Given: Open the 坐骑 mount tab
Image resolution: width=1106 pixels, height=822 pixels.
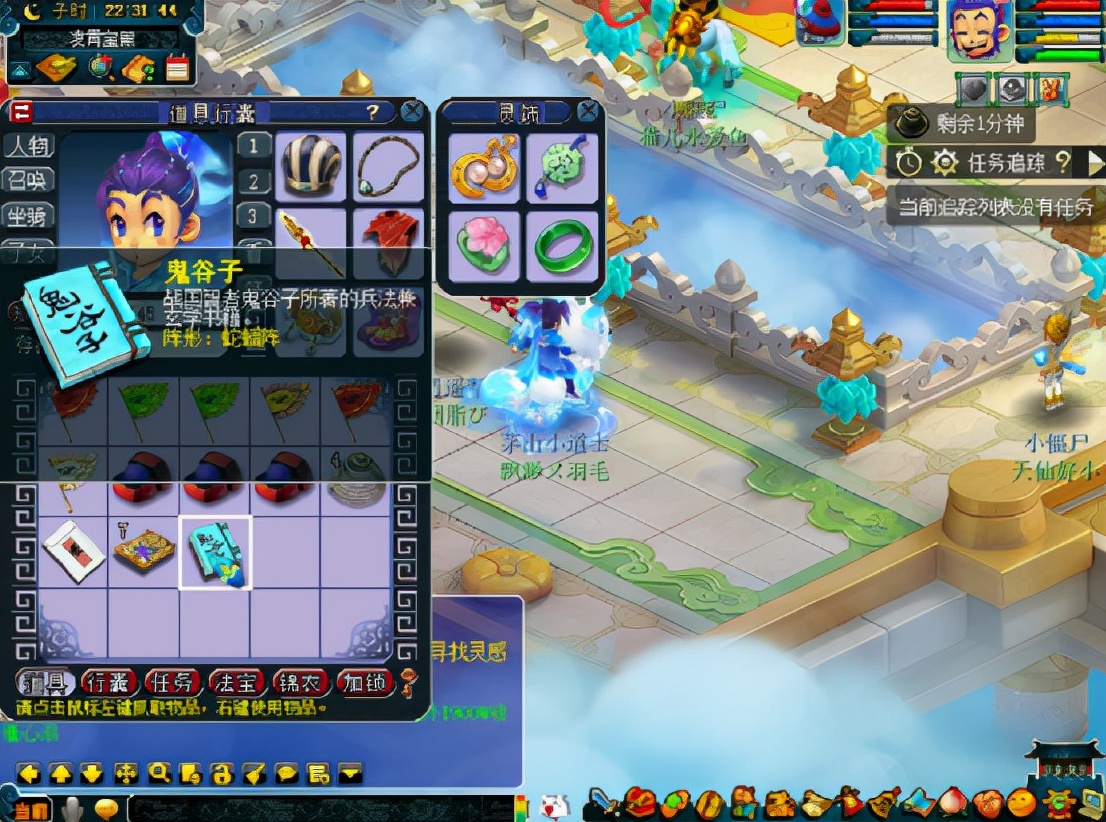Looking at the screenshot, I should [x=28, y=216].
